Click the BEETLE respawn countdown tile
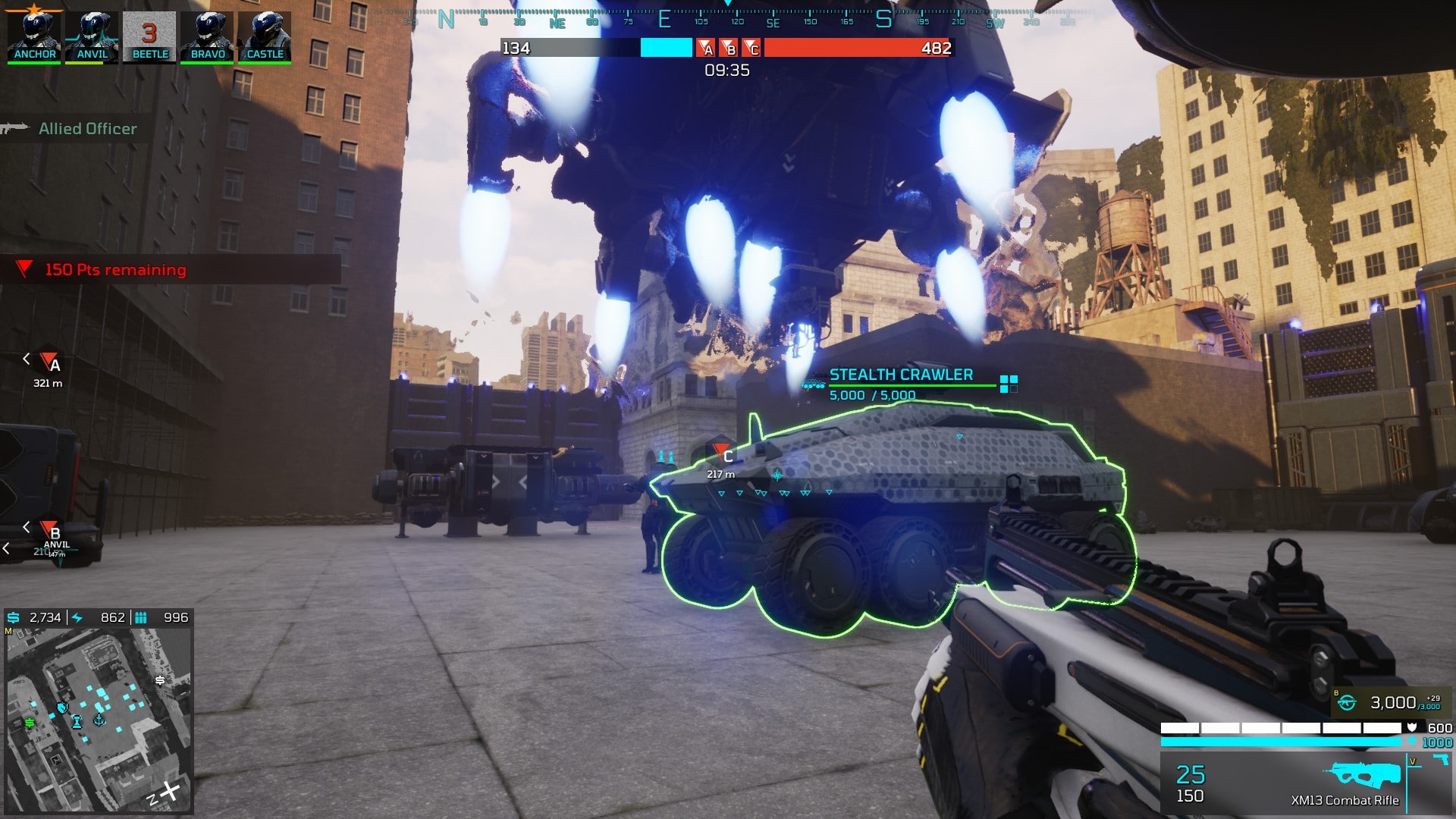 149,35
